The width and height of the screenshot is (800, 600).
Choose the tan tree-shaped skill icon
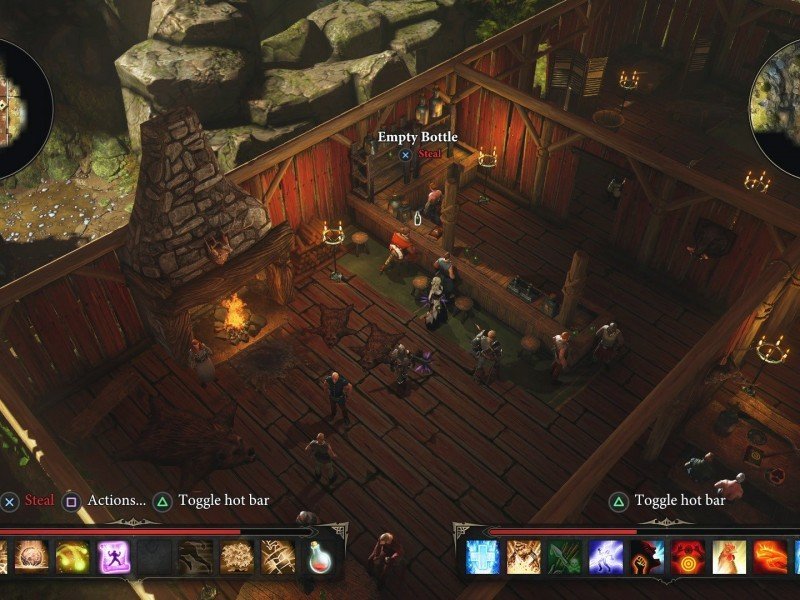click(237, 557)
